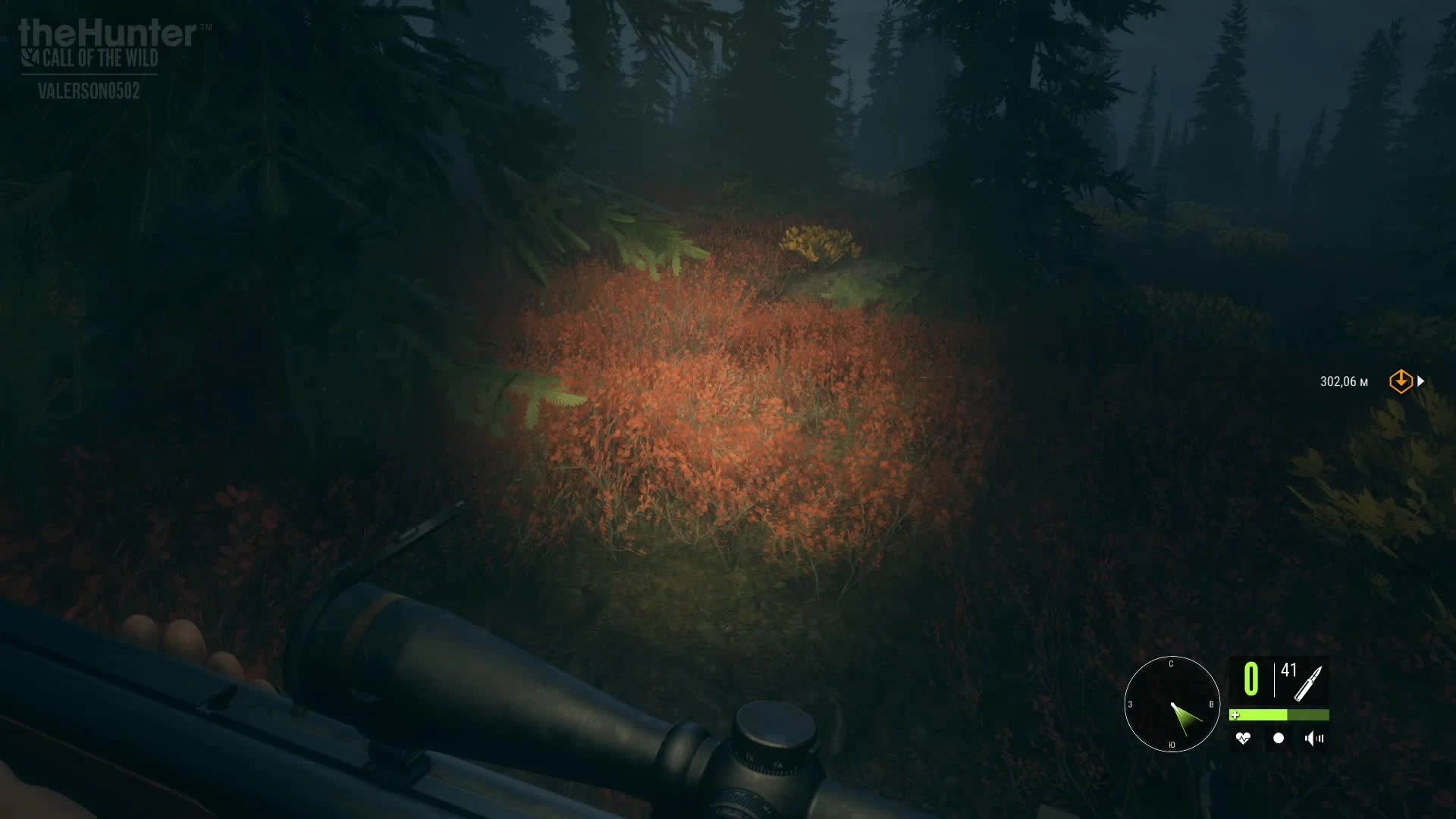Click the bullet ammunition icon

point(1308,682)
